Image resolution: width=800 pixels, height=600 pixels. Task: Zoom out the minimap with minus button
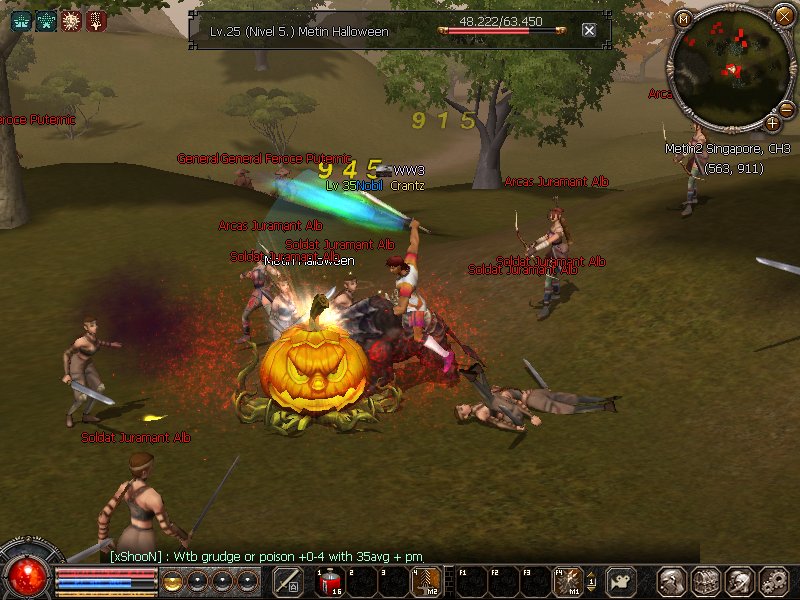point(786,109)
